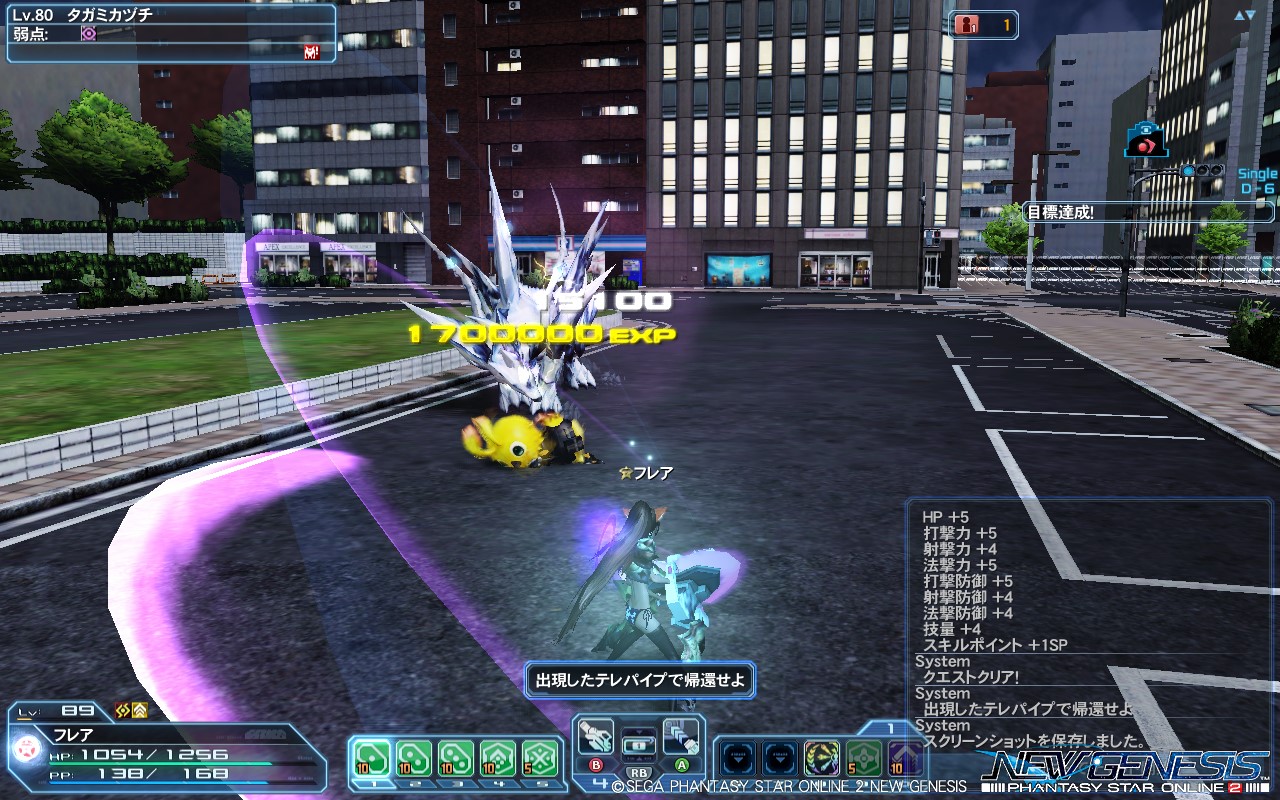
Task: Collapse the log using the up-down chevrons near Single D-6
Action: point(1245,15)
